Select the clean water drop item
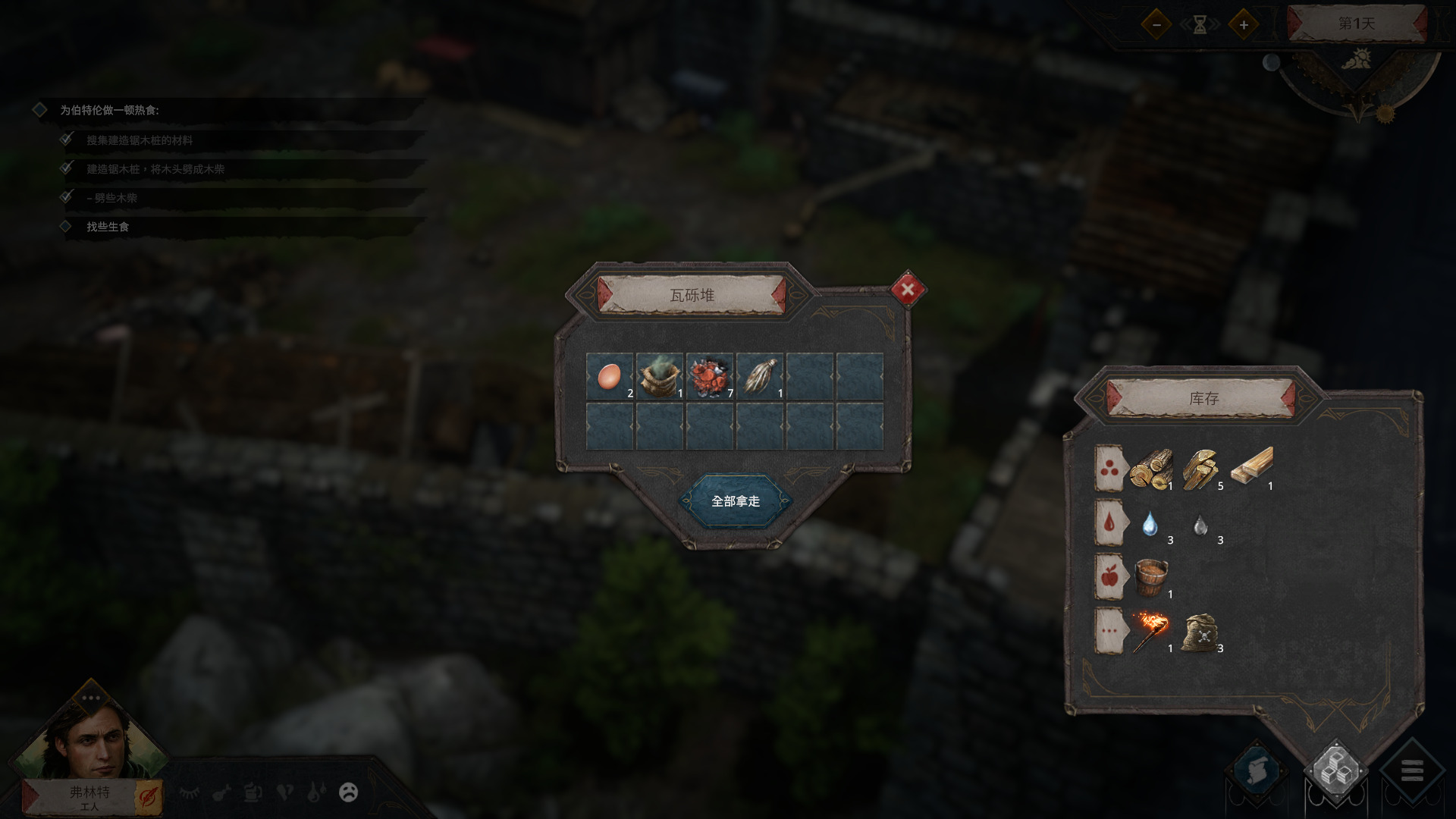The width and height of the screenshot is (1456, 819). pyautogui.click(x=1150, y=524)
